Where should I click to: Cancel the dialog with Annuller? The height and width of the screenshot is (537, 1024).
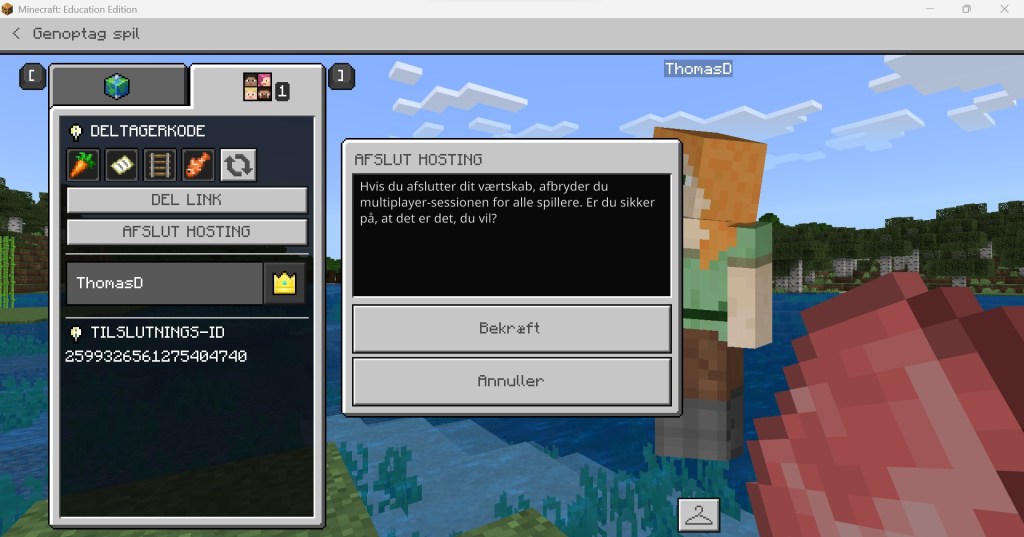511,381
